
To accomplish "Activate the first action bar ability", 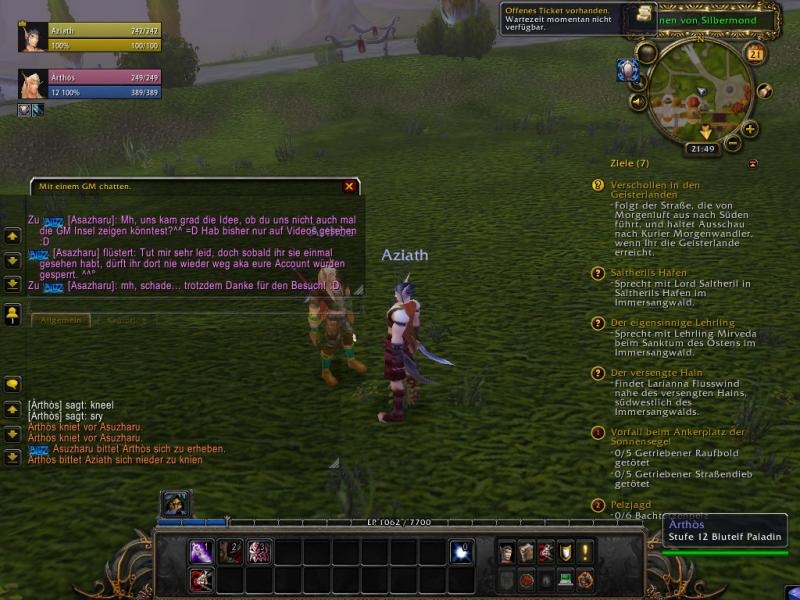I will (201, 551).
